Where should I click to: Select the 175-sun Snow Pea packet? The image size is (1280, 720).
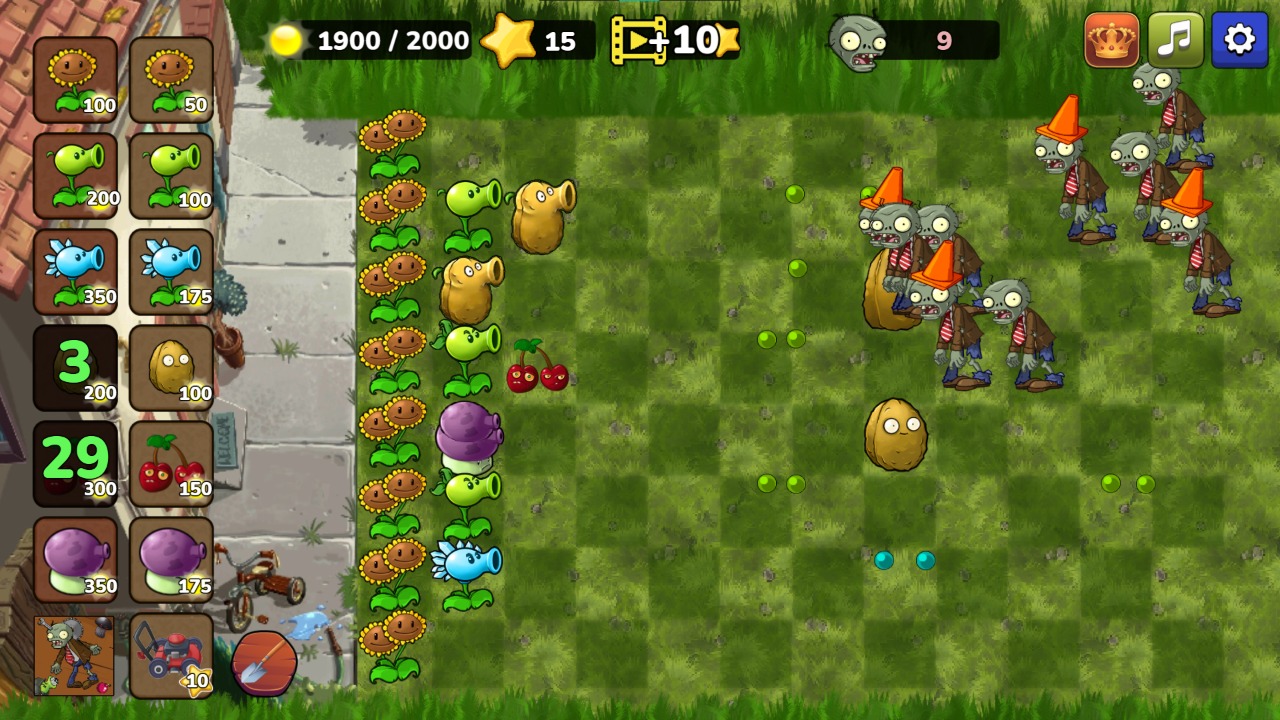[x=171, y=270]
